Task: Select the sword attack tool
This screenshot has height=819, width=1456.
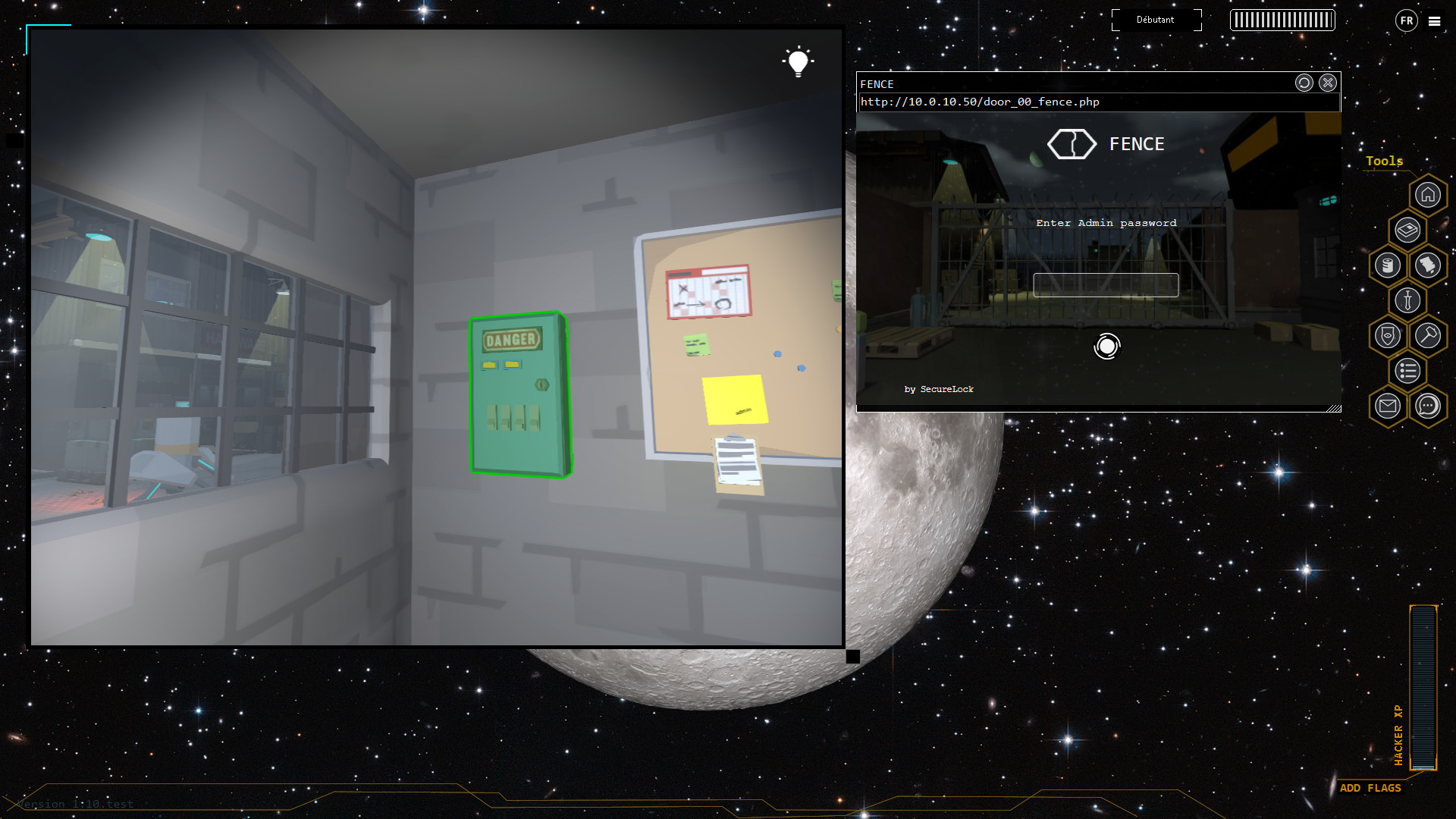Action: click(1407, 300)
